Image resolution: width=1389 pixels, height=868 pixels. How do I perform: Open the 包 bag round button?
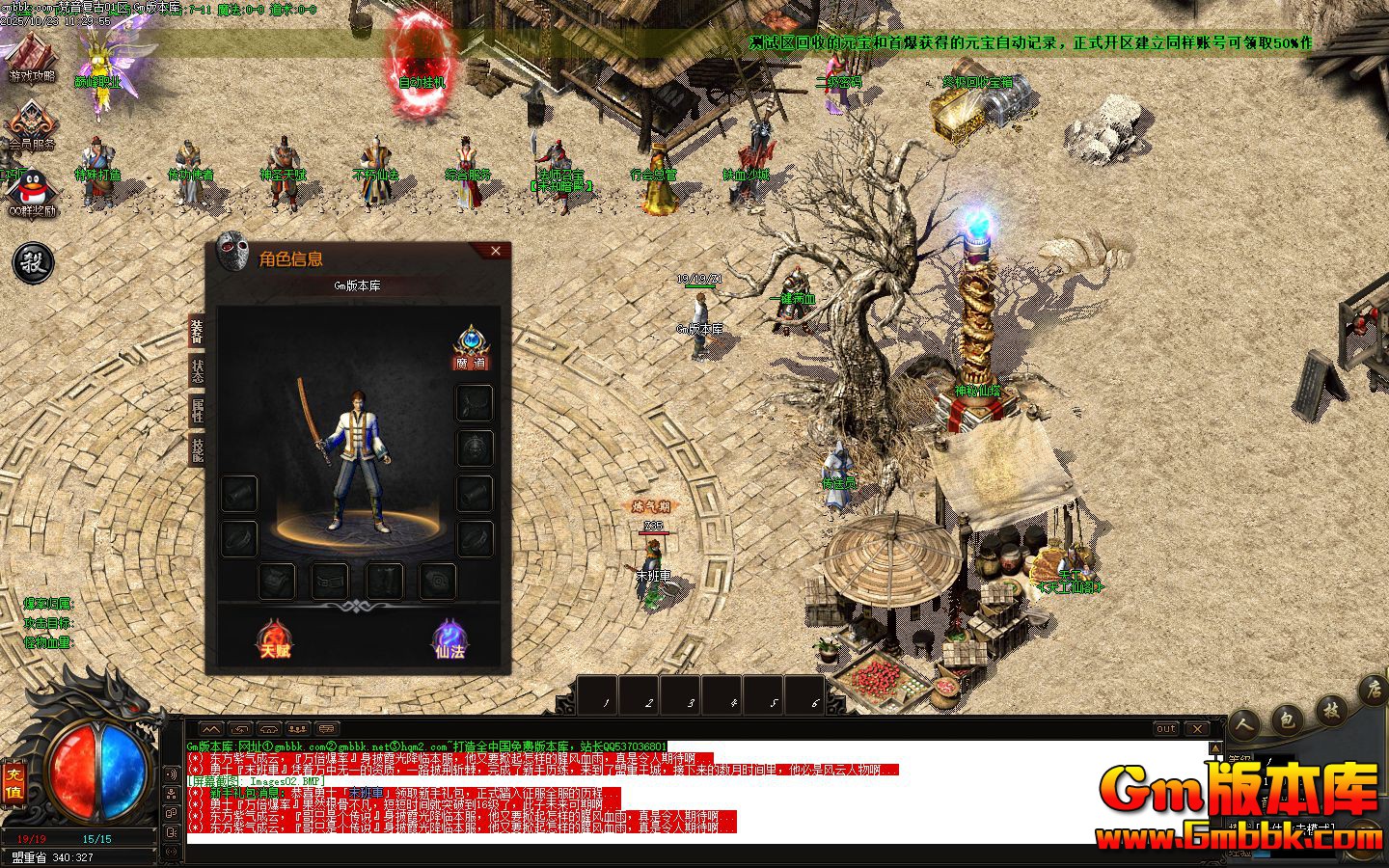[1287, 719]
